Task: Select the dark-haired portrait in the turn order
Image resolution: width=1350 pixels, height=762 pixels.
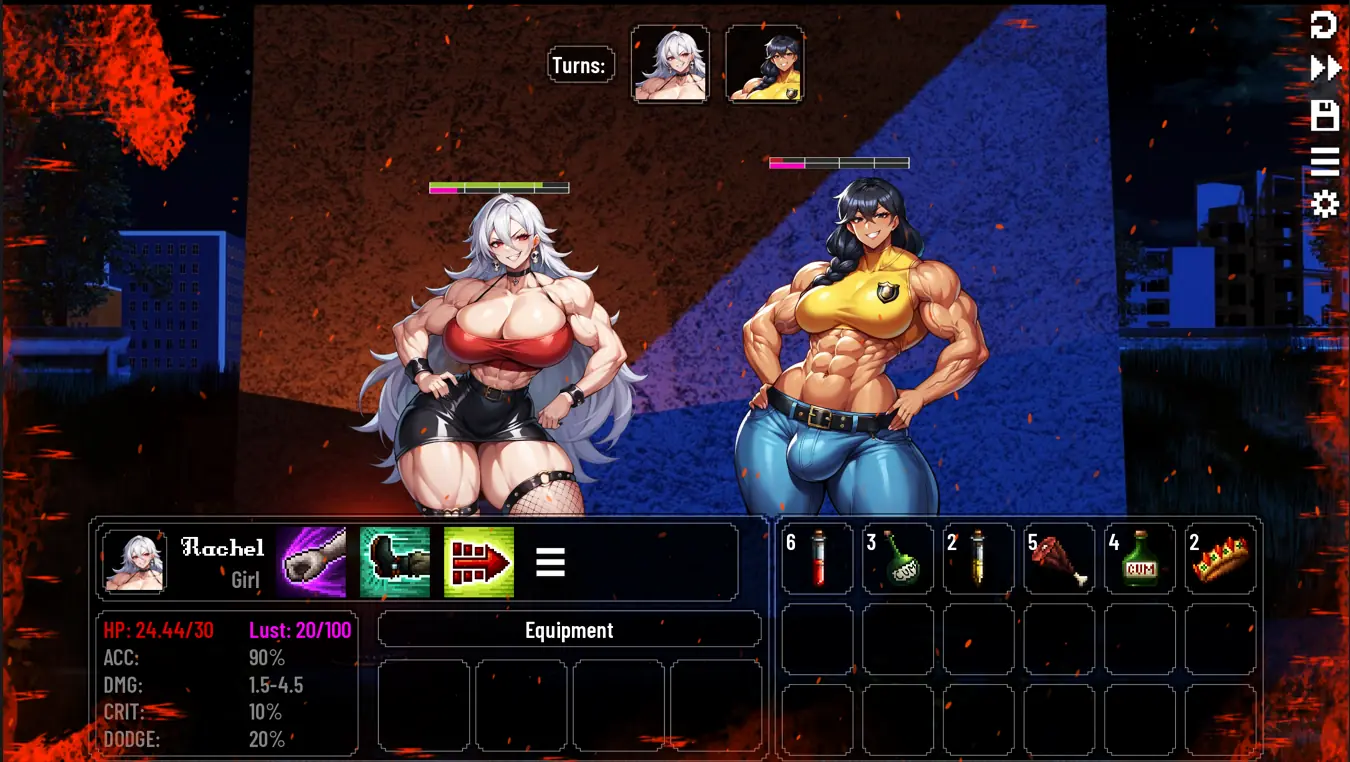Action: (x=765, y=65)
